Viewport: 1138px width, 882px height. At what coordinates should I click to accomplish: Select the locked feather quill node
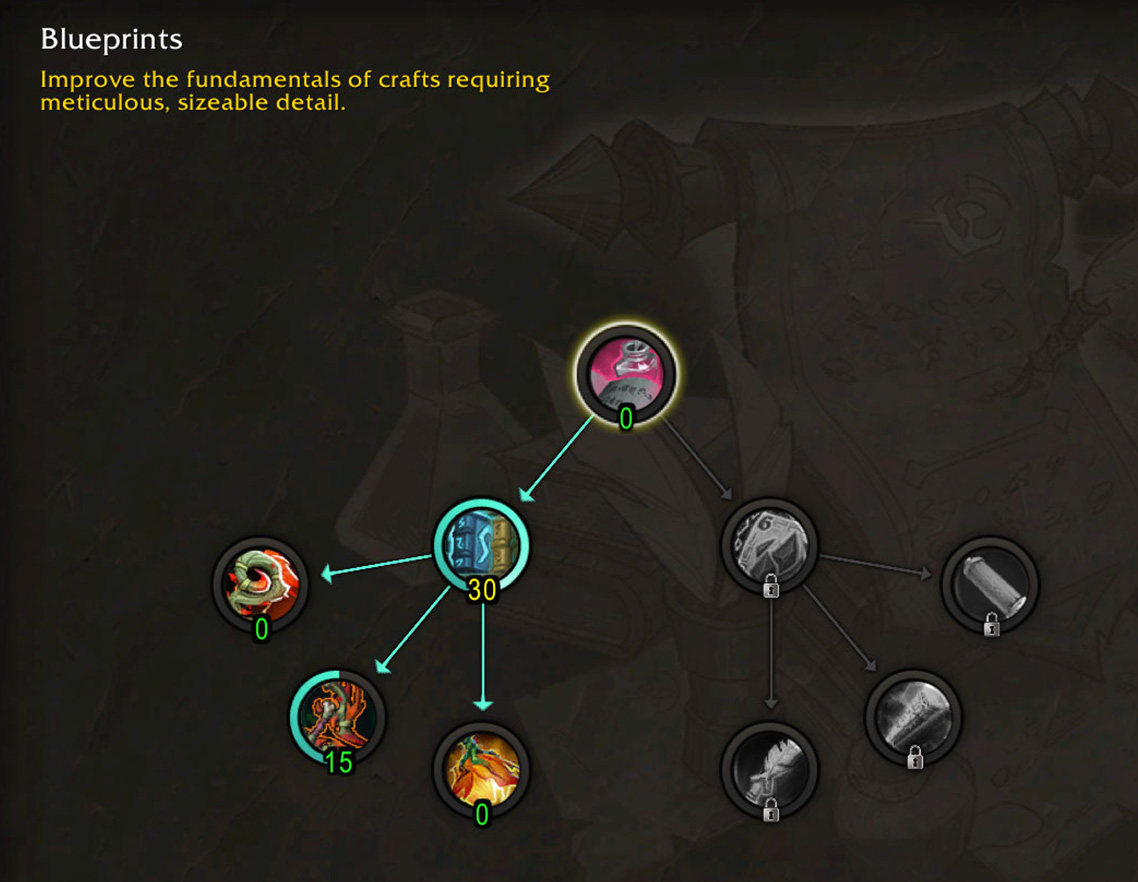point(769,769)
